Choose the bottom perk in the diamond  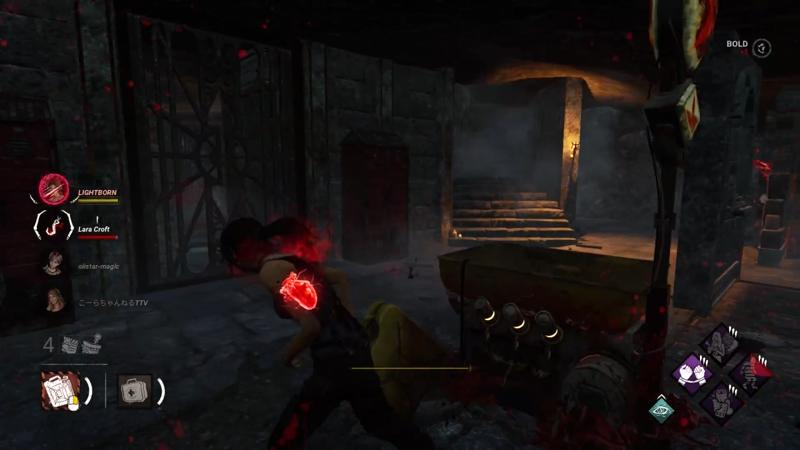coord(719,402)
